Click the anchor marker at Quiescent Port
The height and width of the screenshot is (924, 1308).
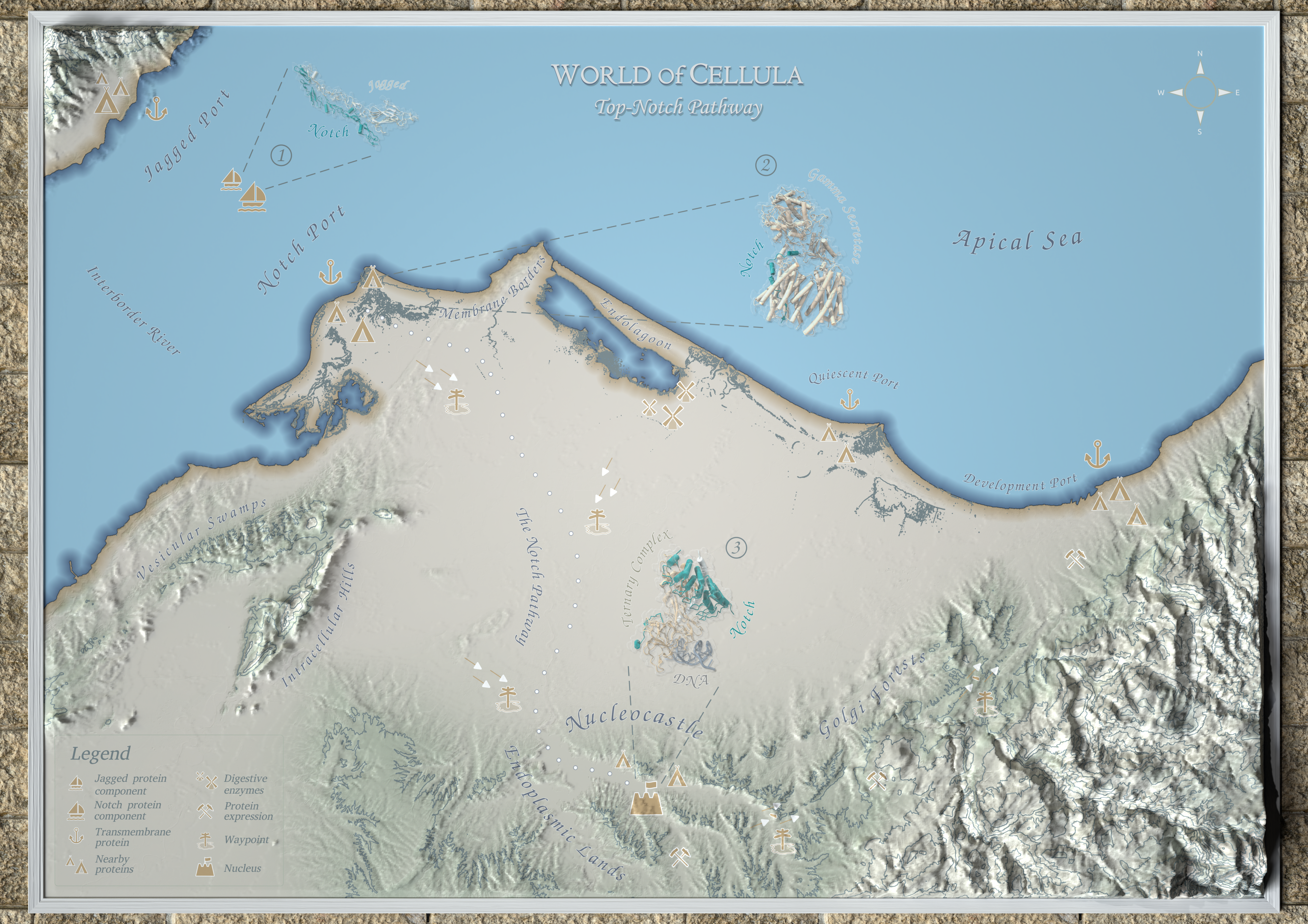[849, 399]
